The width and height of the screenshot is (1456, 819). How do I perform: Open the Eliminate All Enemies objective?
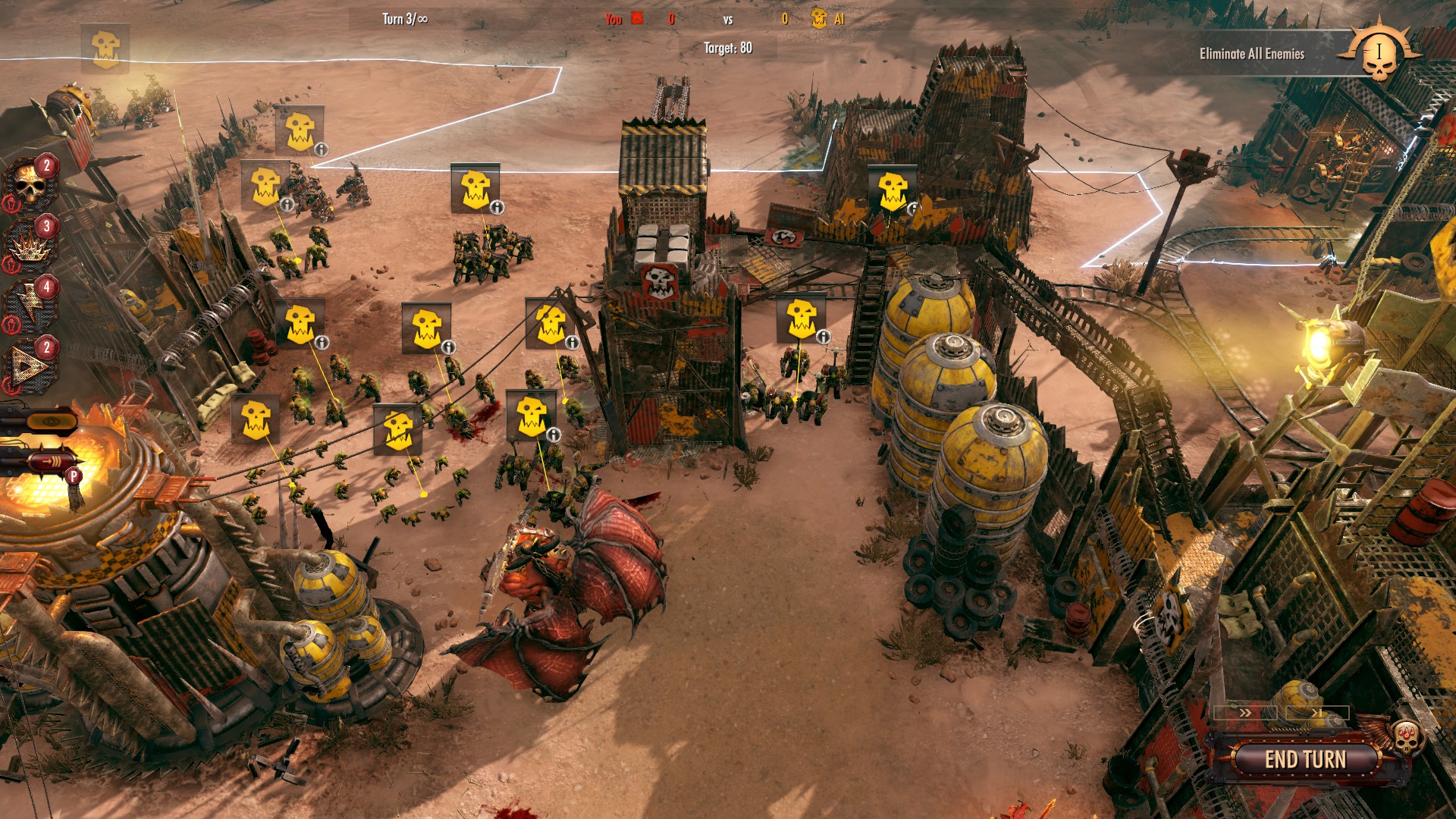[x=1251, y=54]
